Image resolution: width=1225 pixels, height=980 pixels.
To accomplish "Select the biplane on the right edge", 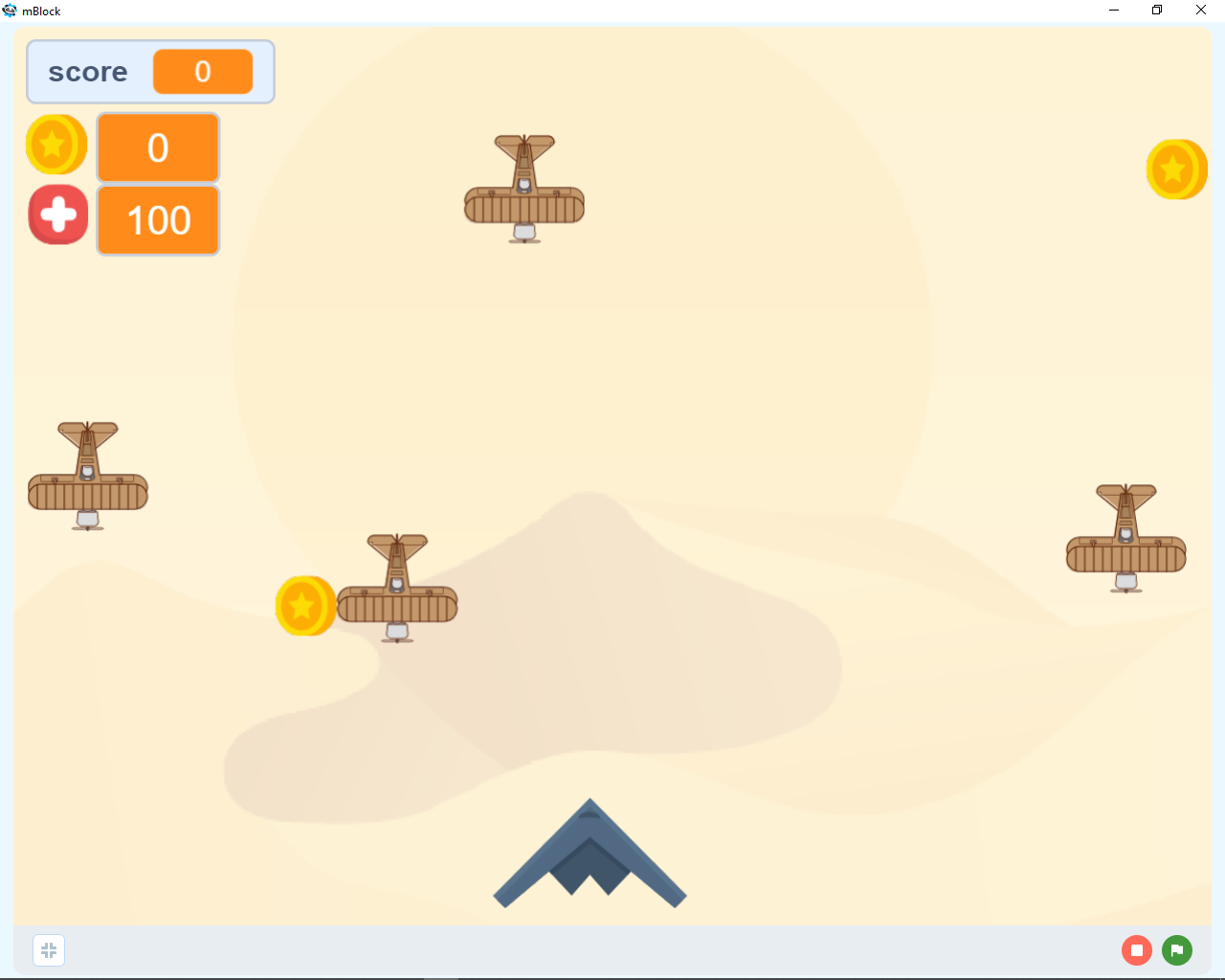I will pyautogui.click(x=1125, y=538).
